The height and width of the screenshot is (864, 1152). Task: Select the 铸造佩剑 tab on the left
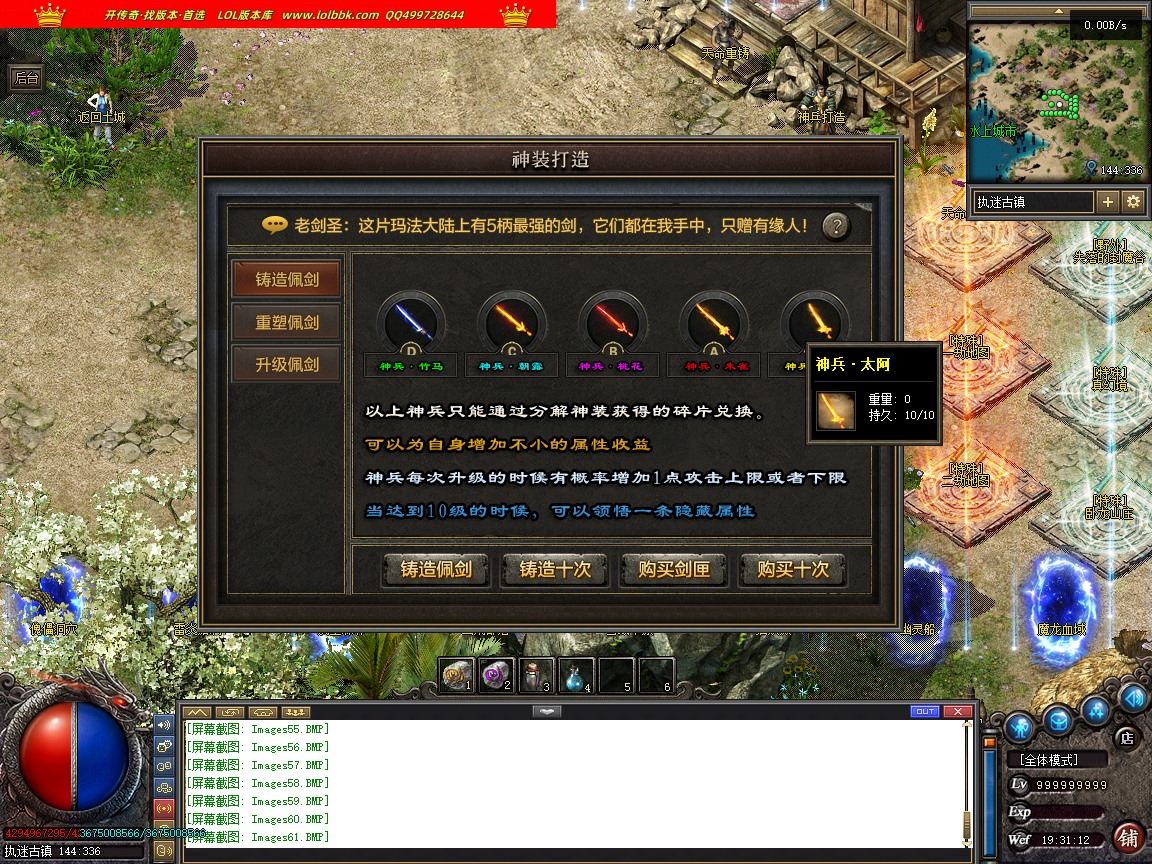pyautogui.click(x=286, y=280)
